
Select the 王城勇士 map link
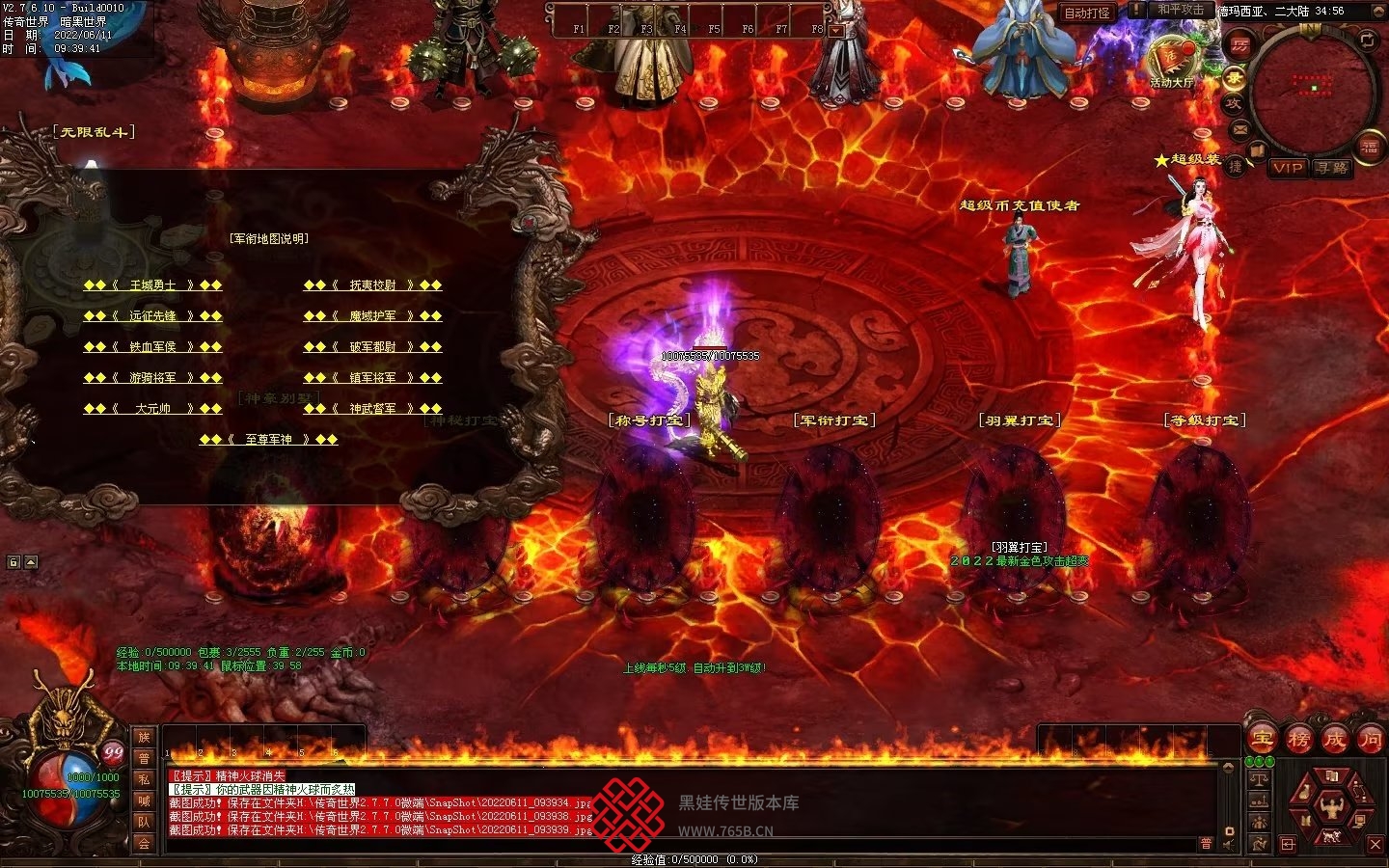pyautogui.click(x=152, y=285)
